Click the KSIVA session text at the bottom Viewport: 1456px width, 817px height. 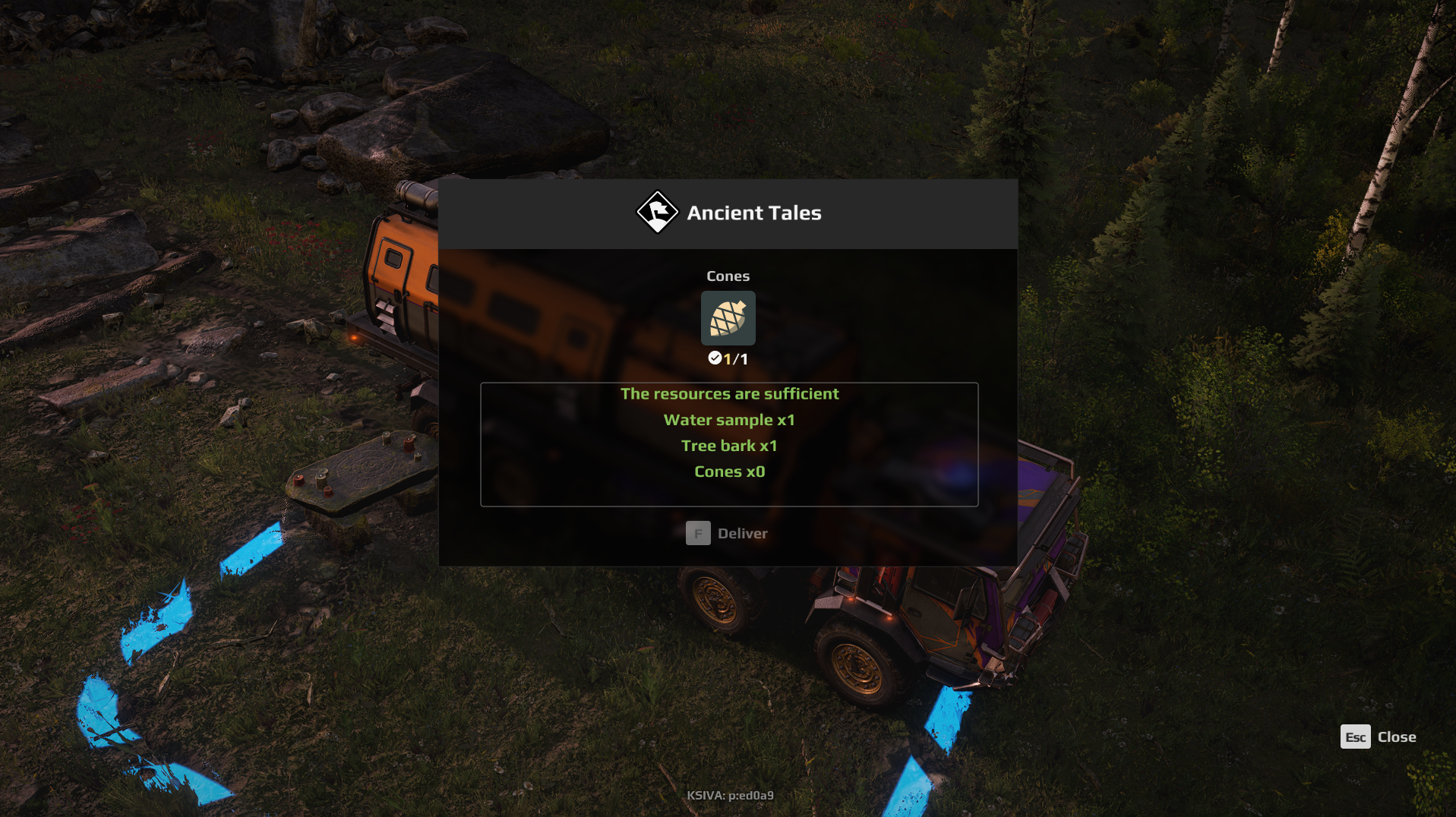(x=728, y=795)
